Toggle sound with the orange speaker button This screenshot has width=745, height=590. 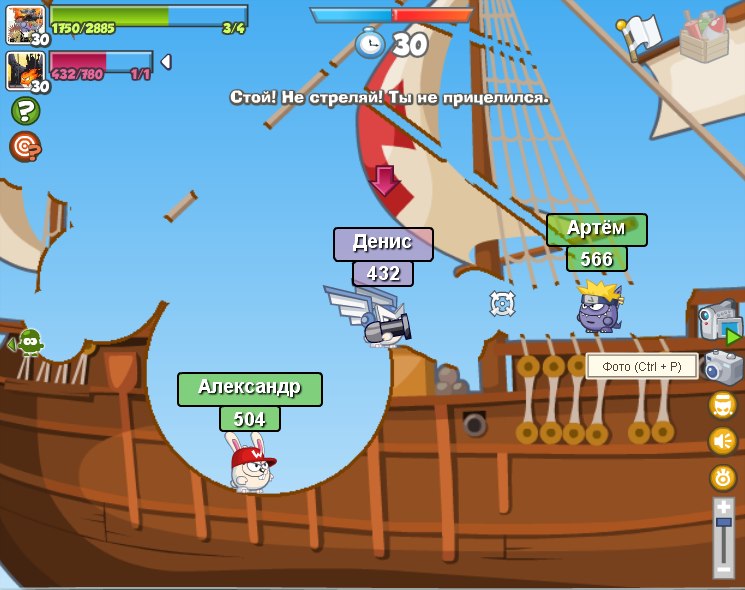723,441
